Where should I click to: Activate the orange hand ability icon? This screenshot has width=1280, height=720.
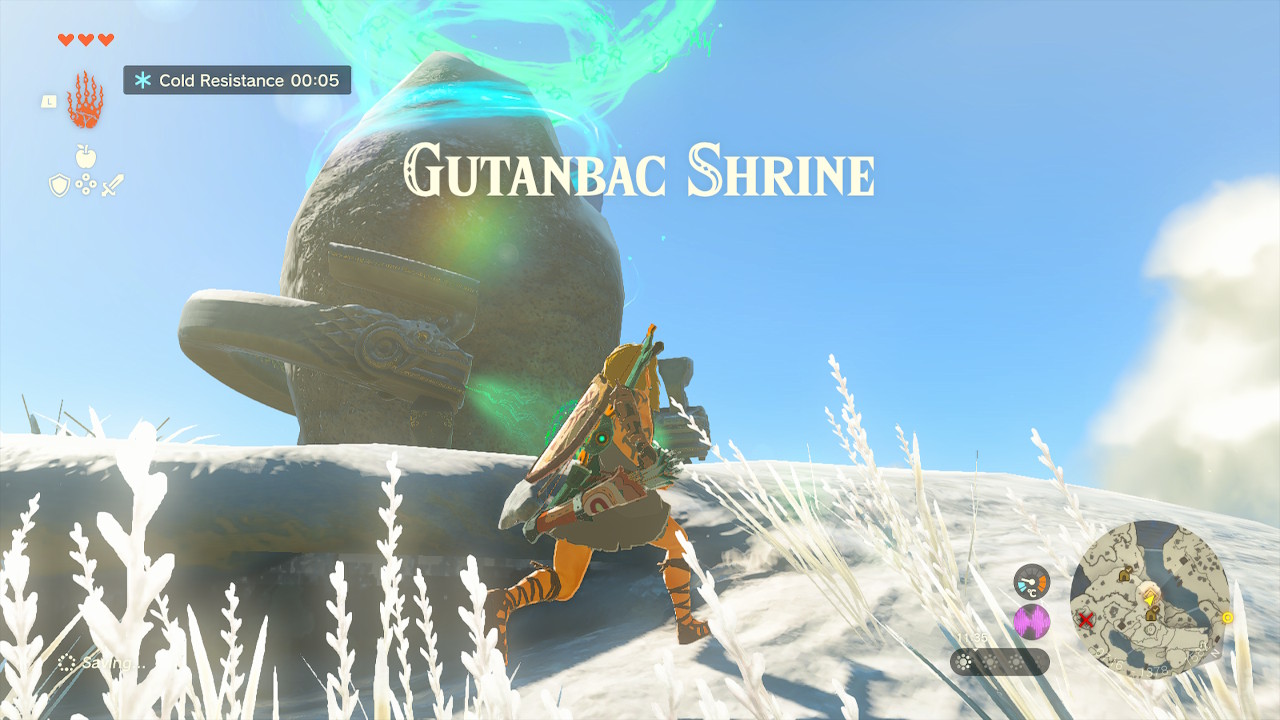85,100
